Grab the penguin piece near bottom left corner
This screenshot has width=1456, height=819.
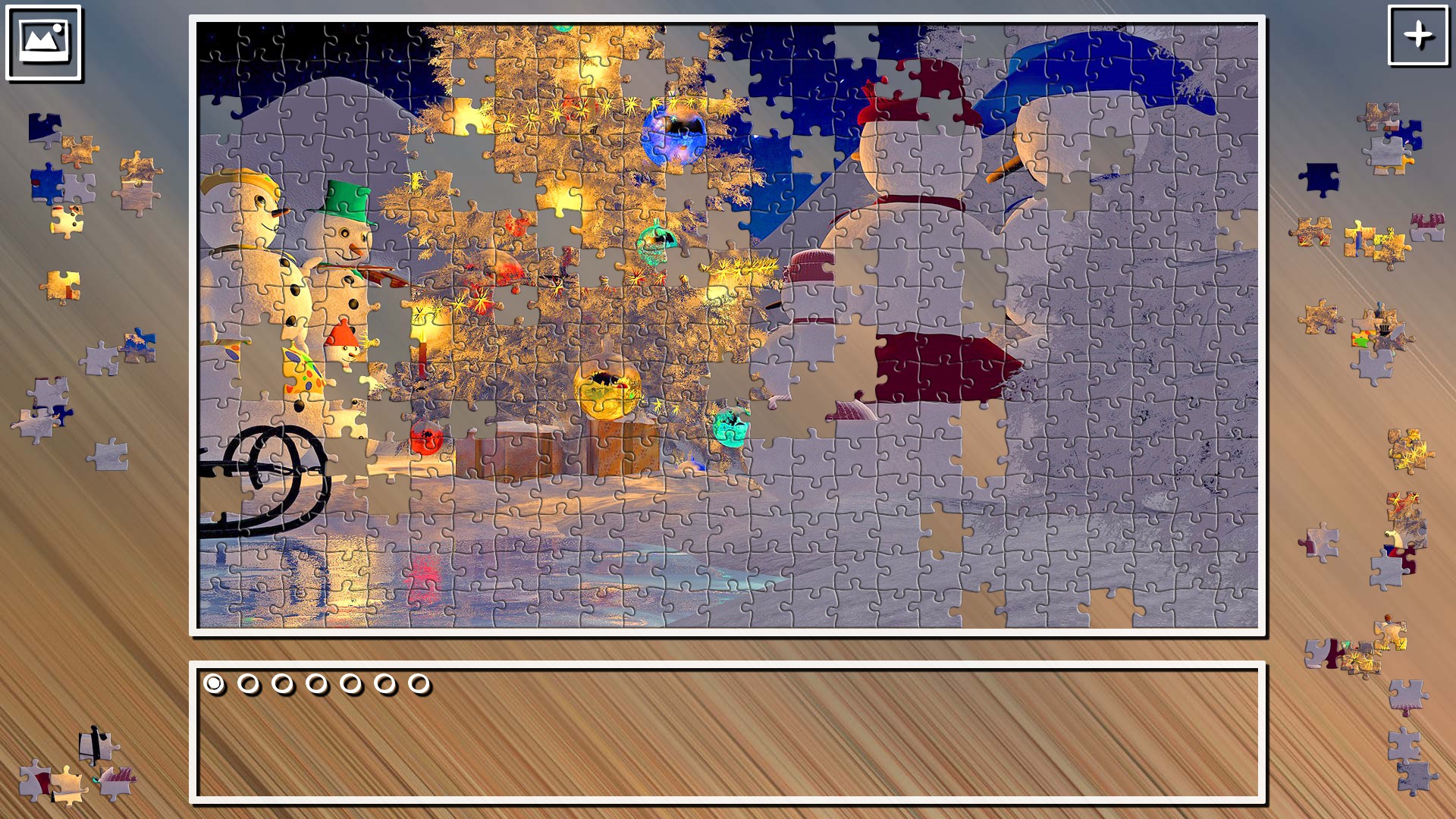(x=96, y=746)
